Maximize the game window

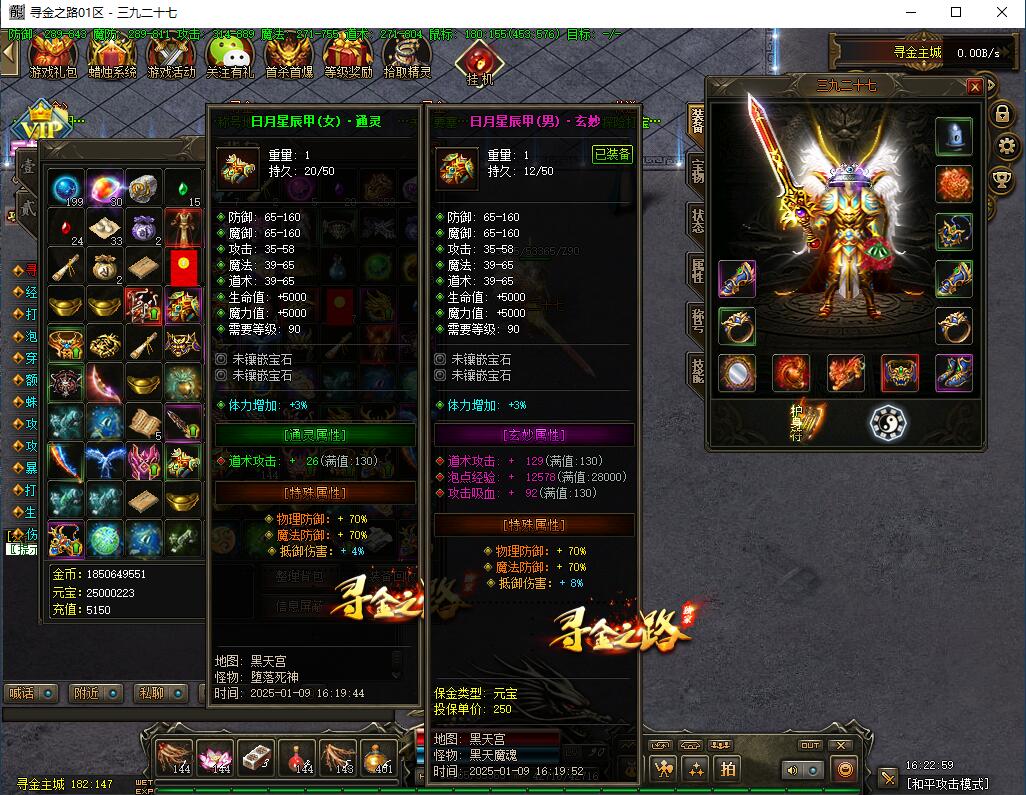(x=956, y=13)
